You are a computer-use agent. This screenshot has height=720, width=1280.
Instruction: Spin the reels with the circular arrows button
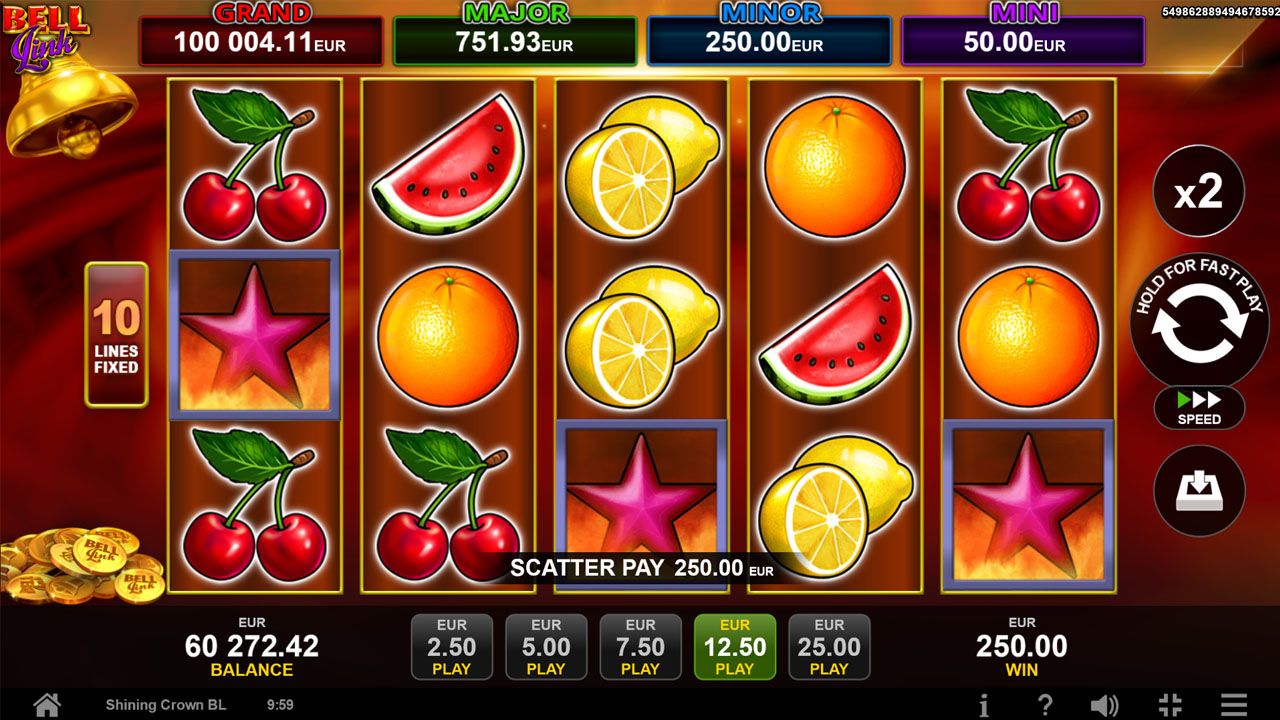pyautogui.click(x=1199, y=322)
